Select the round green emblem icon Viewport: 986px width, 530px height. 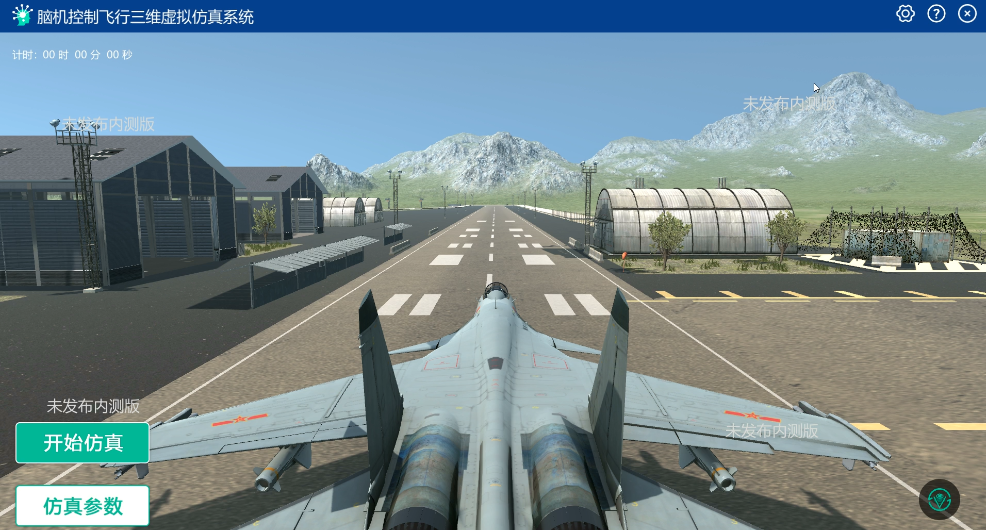tap(939, 499)
